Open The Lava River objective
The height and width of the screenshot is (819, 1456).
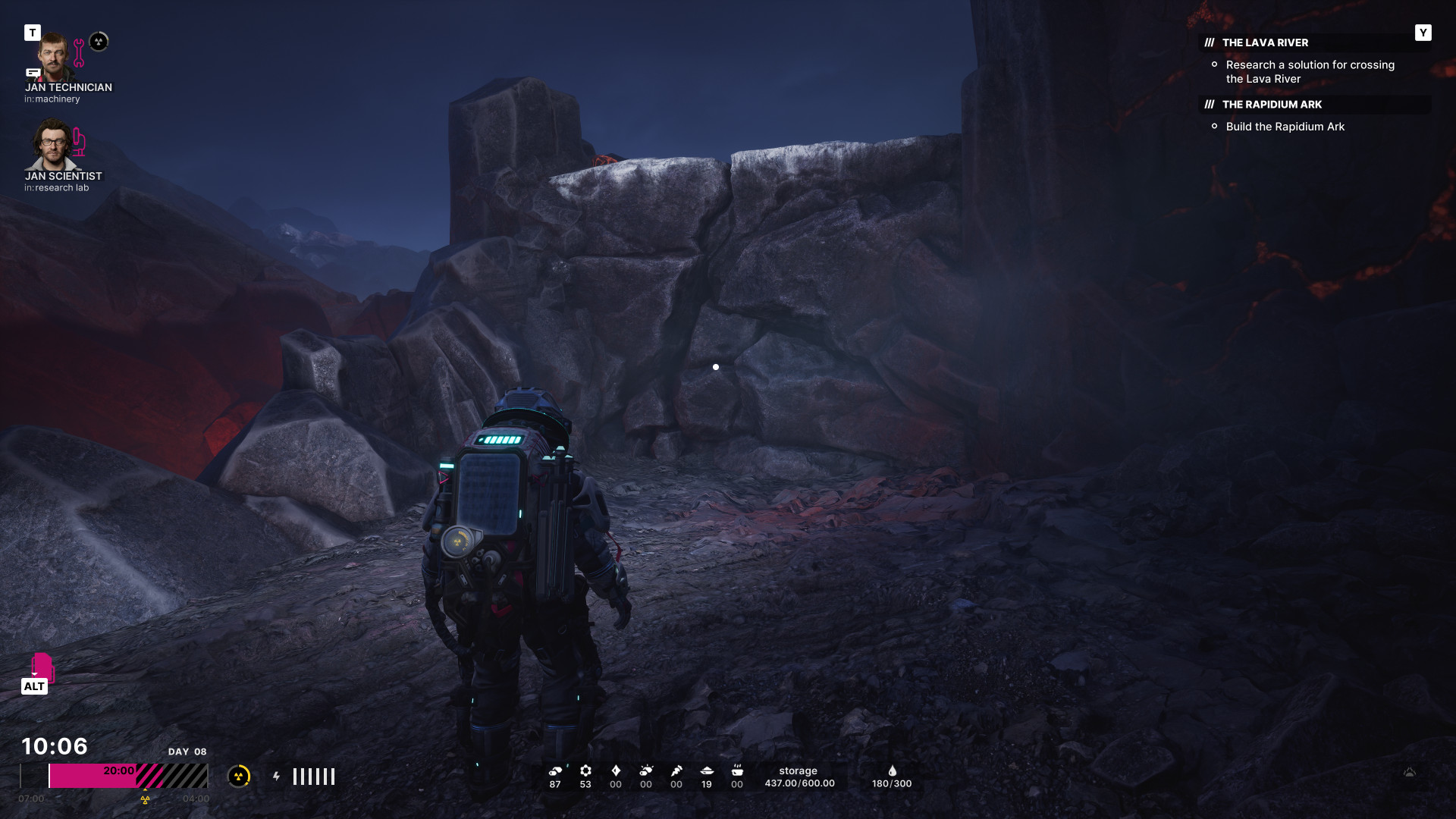[x=1265, y=43]
